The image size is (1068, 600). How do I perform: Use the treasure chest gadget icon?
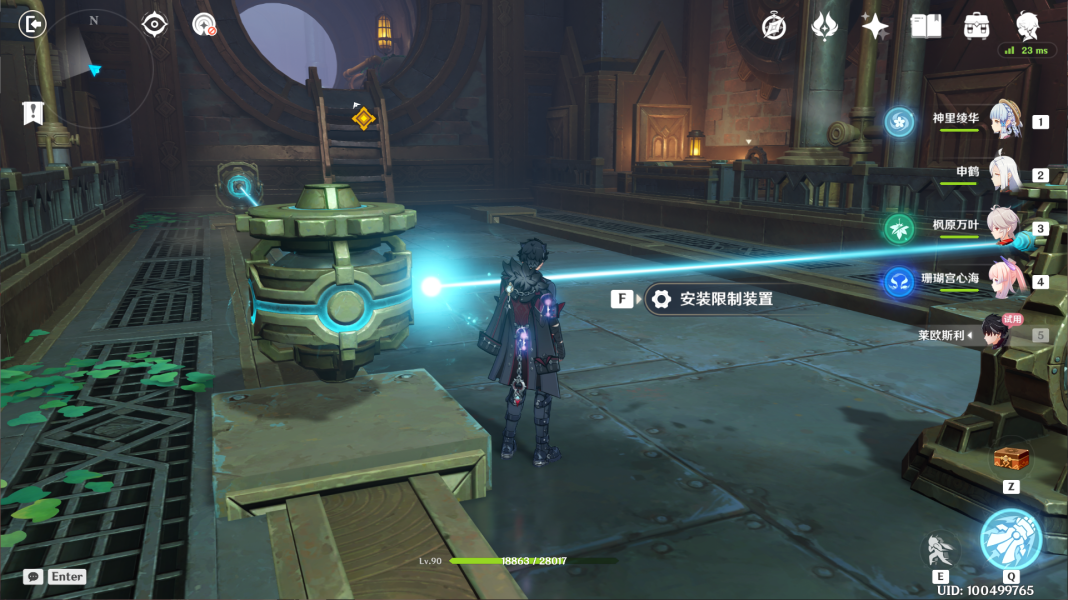1010,460
